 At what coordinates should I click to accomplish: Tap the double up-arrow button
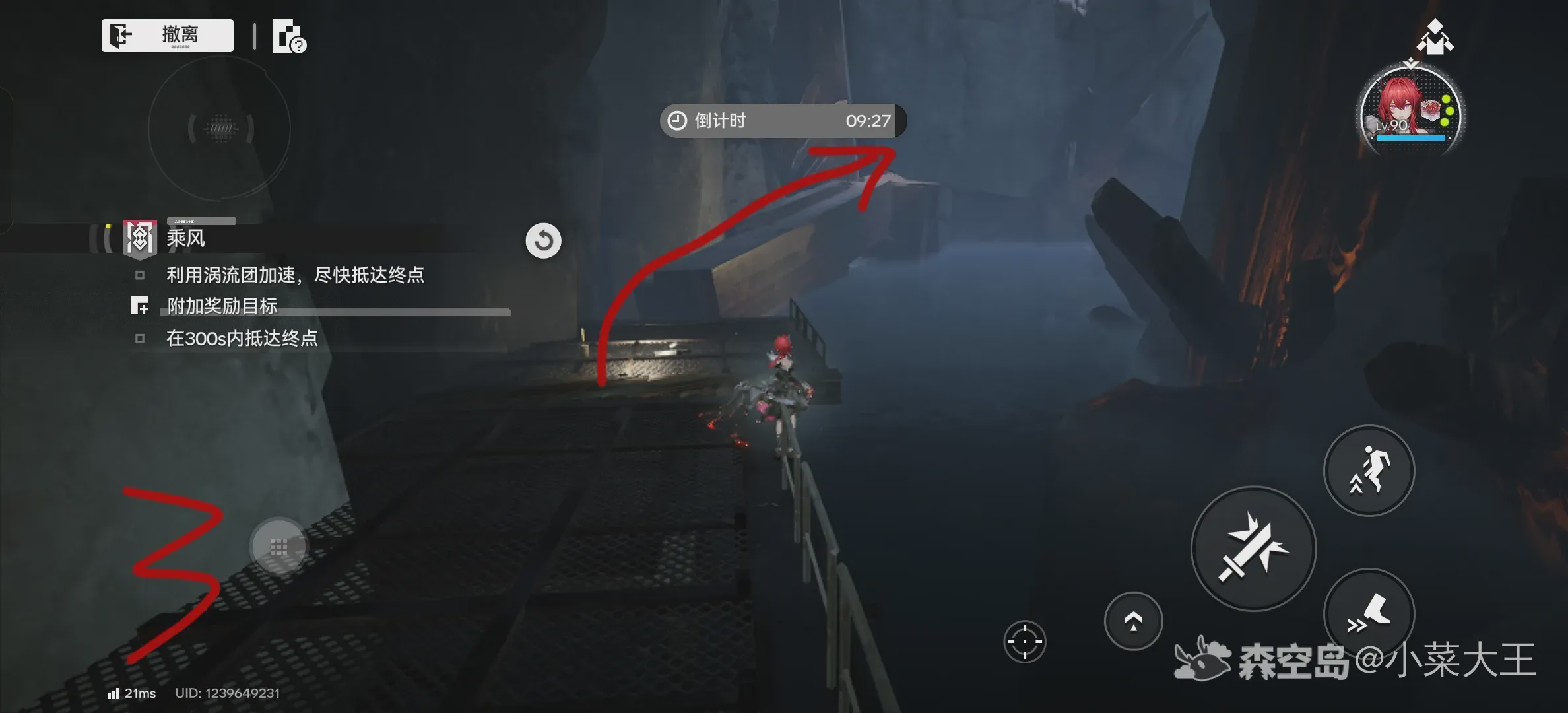[1133, 621]
